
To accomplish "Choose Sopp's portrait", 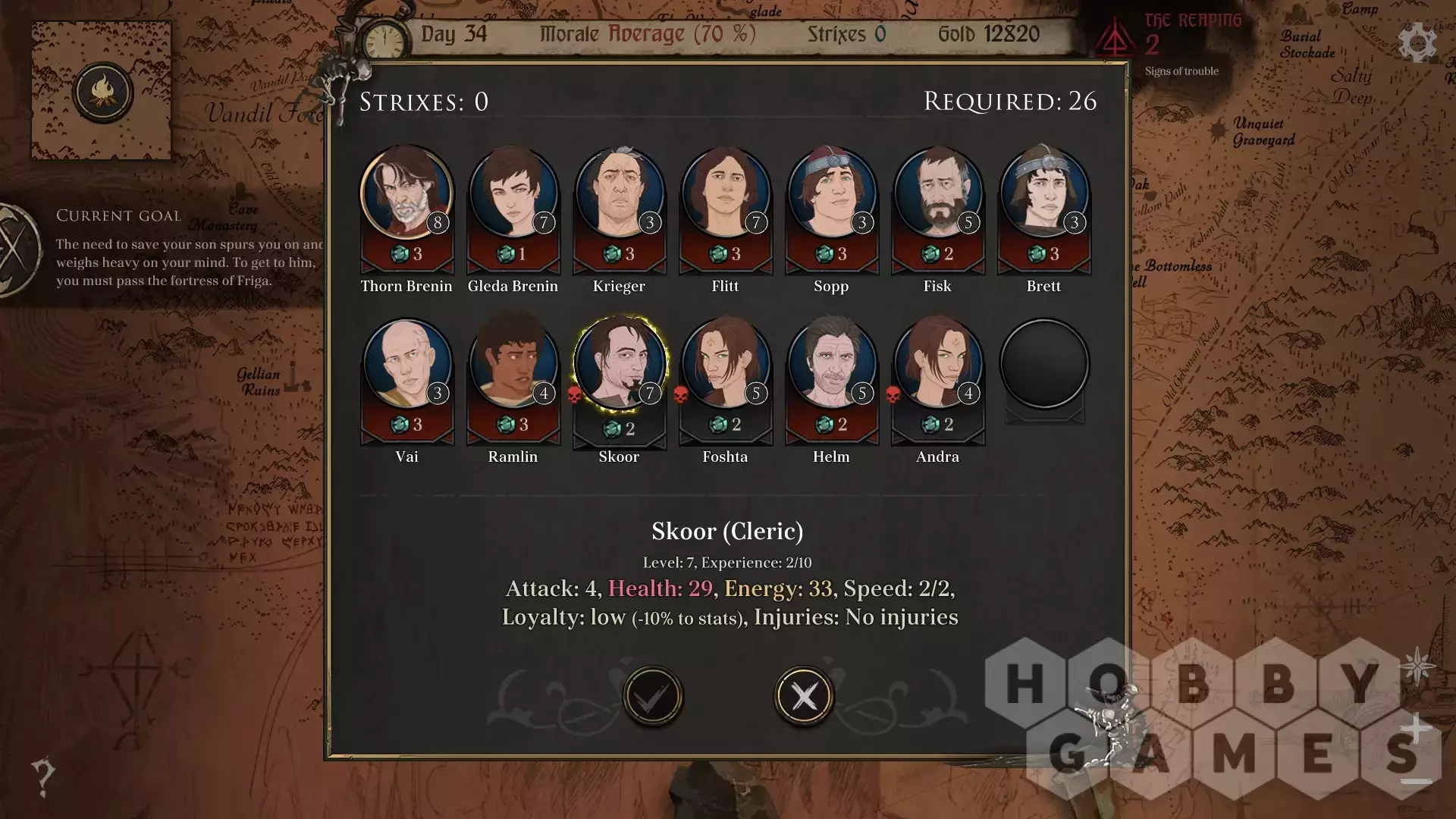I will (x=831, y=193).
